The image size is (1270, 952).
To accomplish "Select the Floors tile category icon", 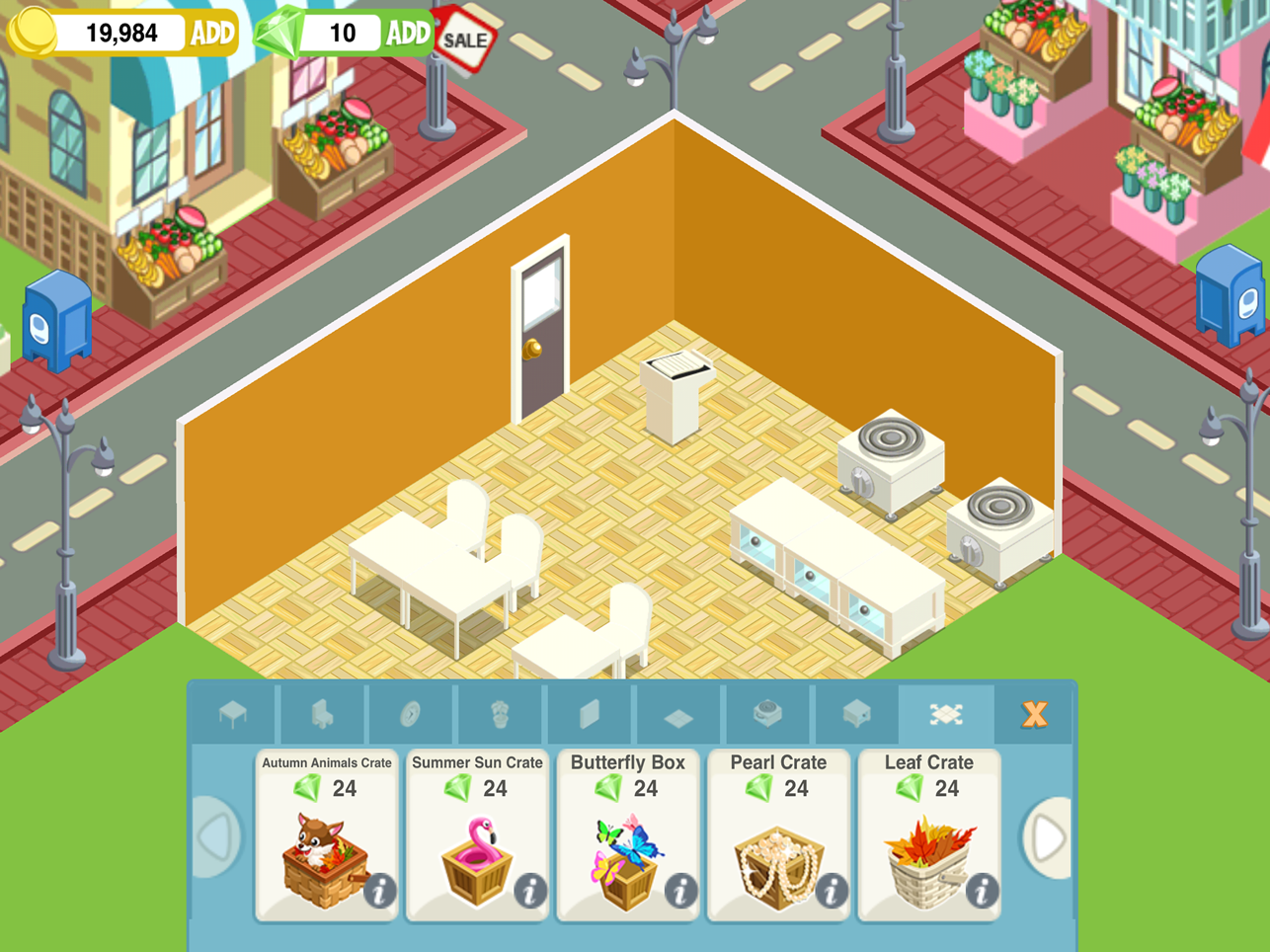I will point(676,714).
